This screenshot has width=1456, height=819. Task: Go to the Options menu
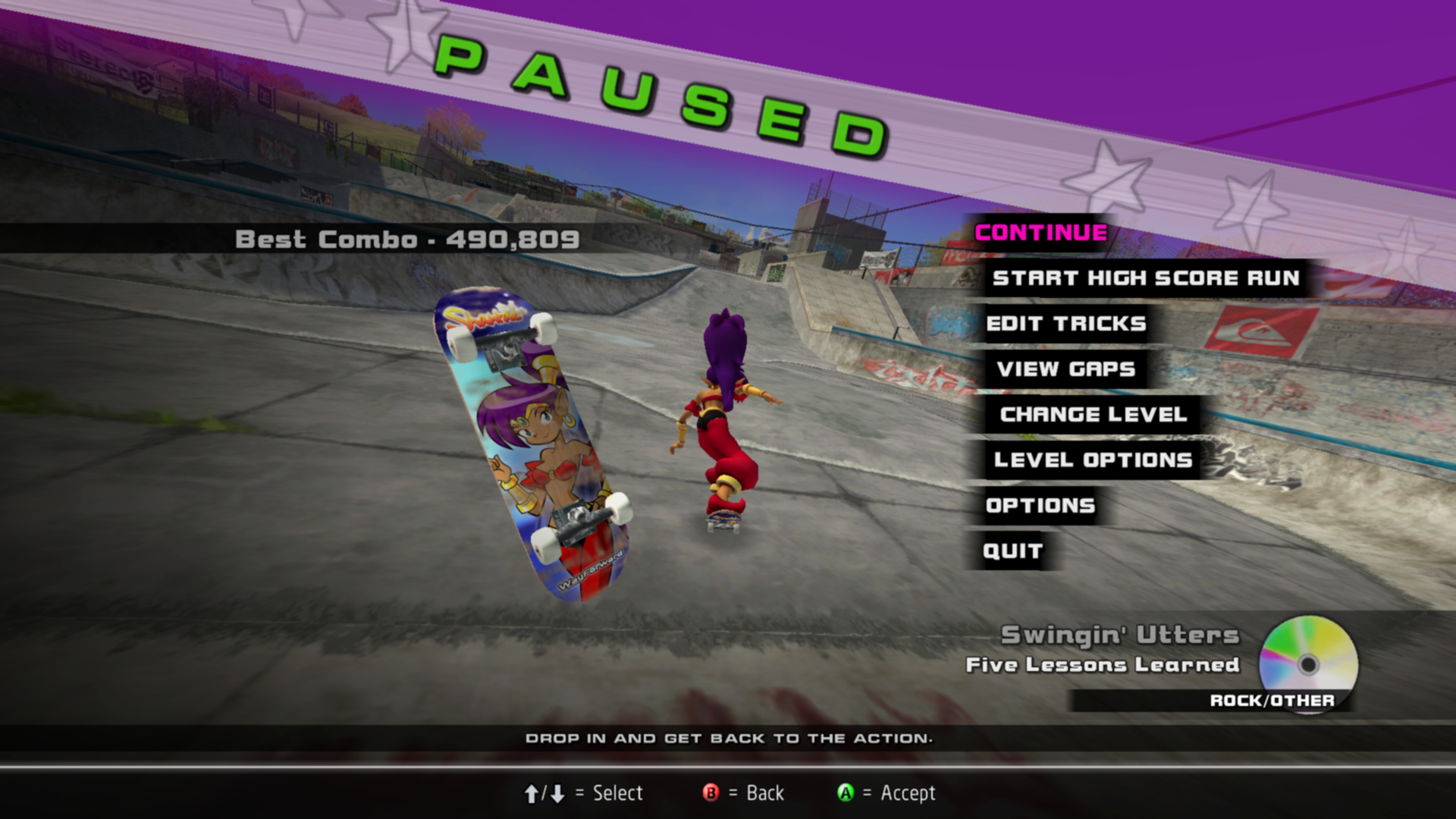point(1040,506)
